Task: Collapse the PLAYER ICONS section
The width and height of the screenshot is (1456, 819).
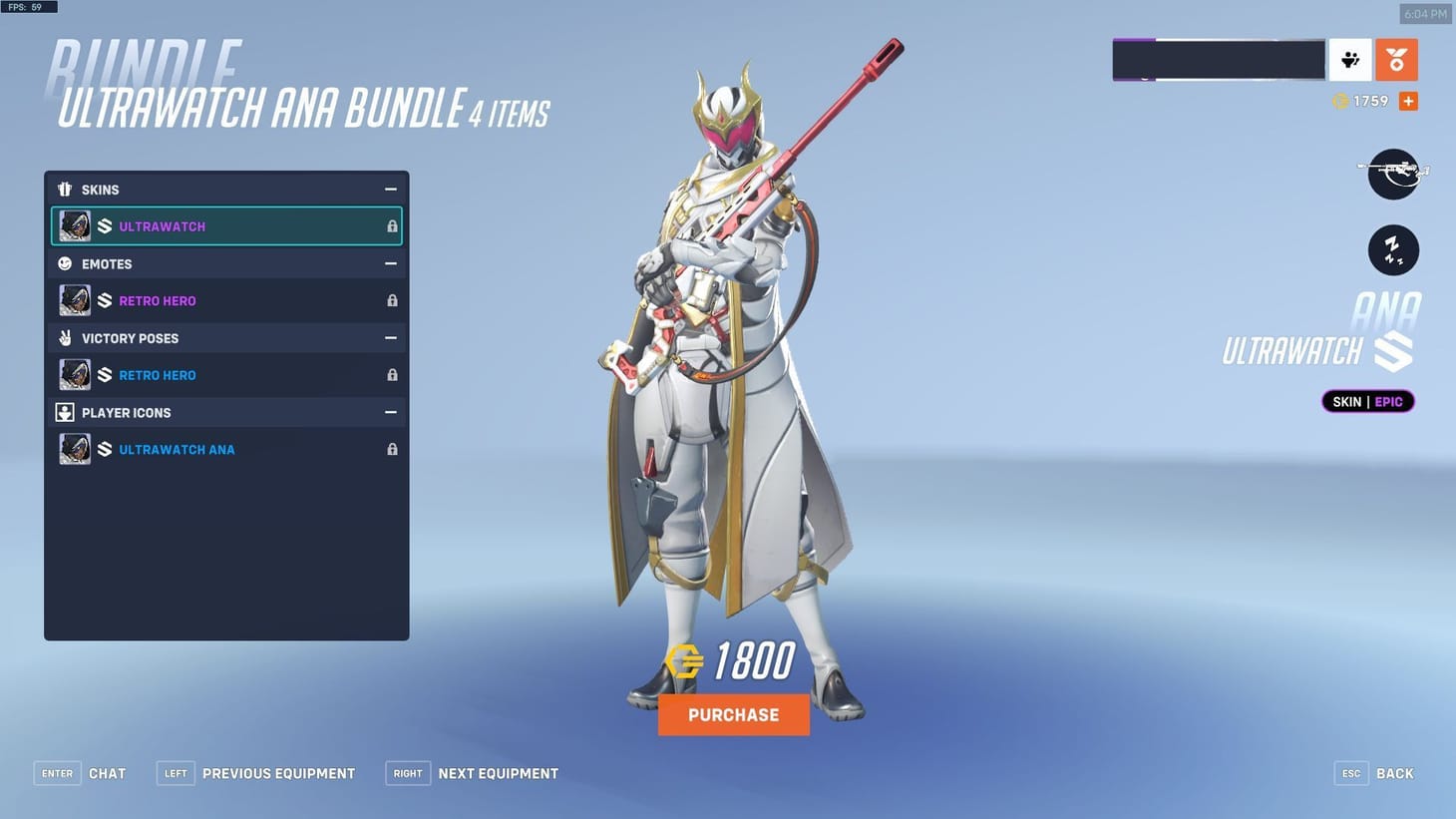Action: tap(391, 412)
